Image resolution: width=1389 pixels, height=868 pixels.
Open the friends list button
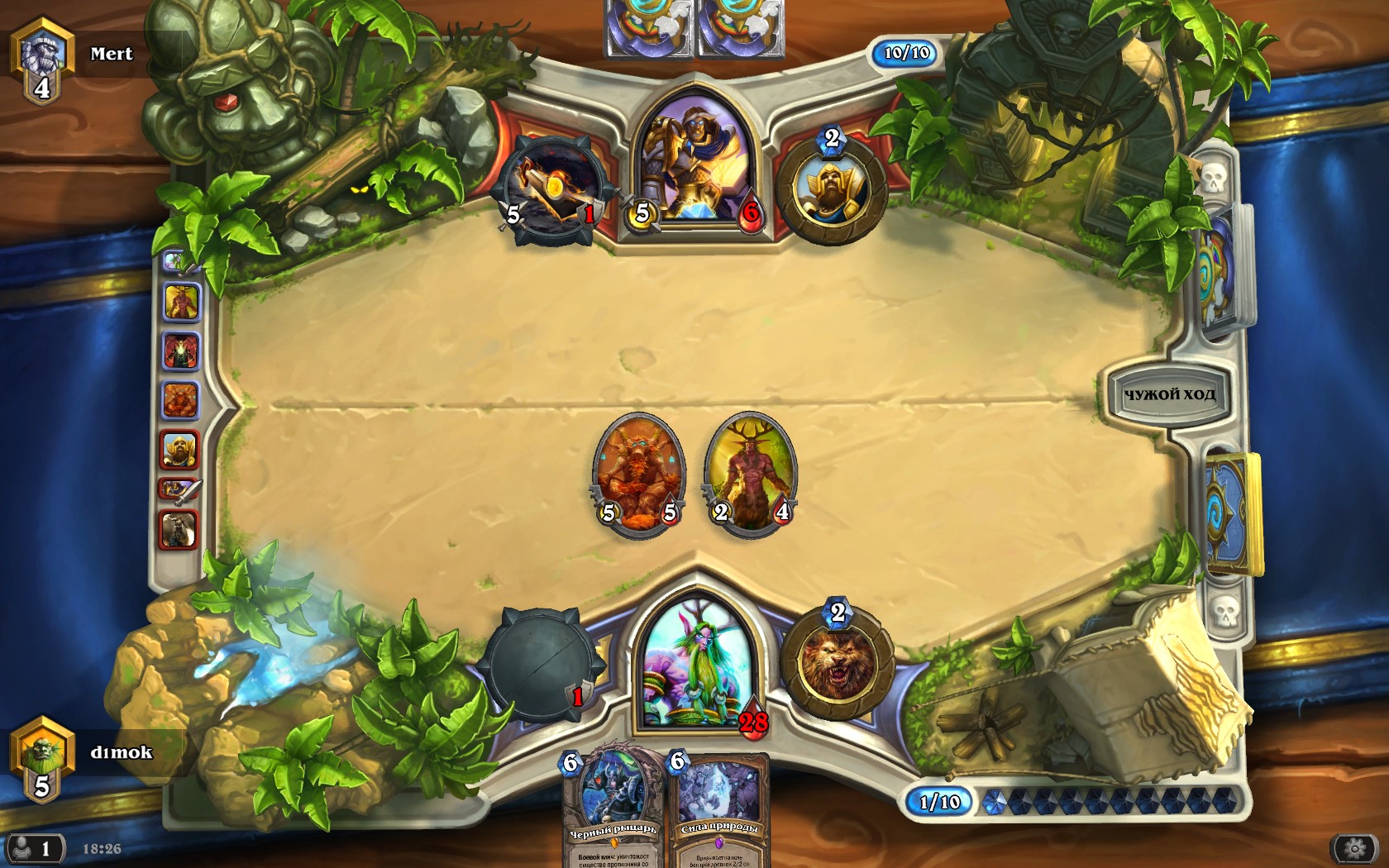pos(34,848)
